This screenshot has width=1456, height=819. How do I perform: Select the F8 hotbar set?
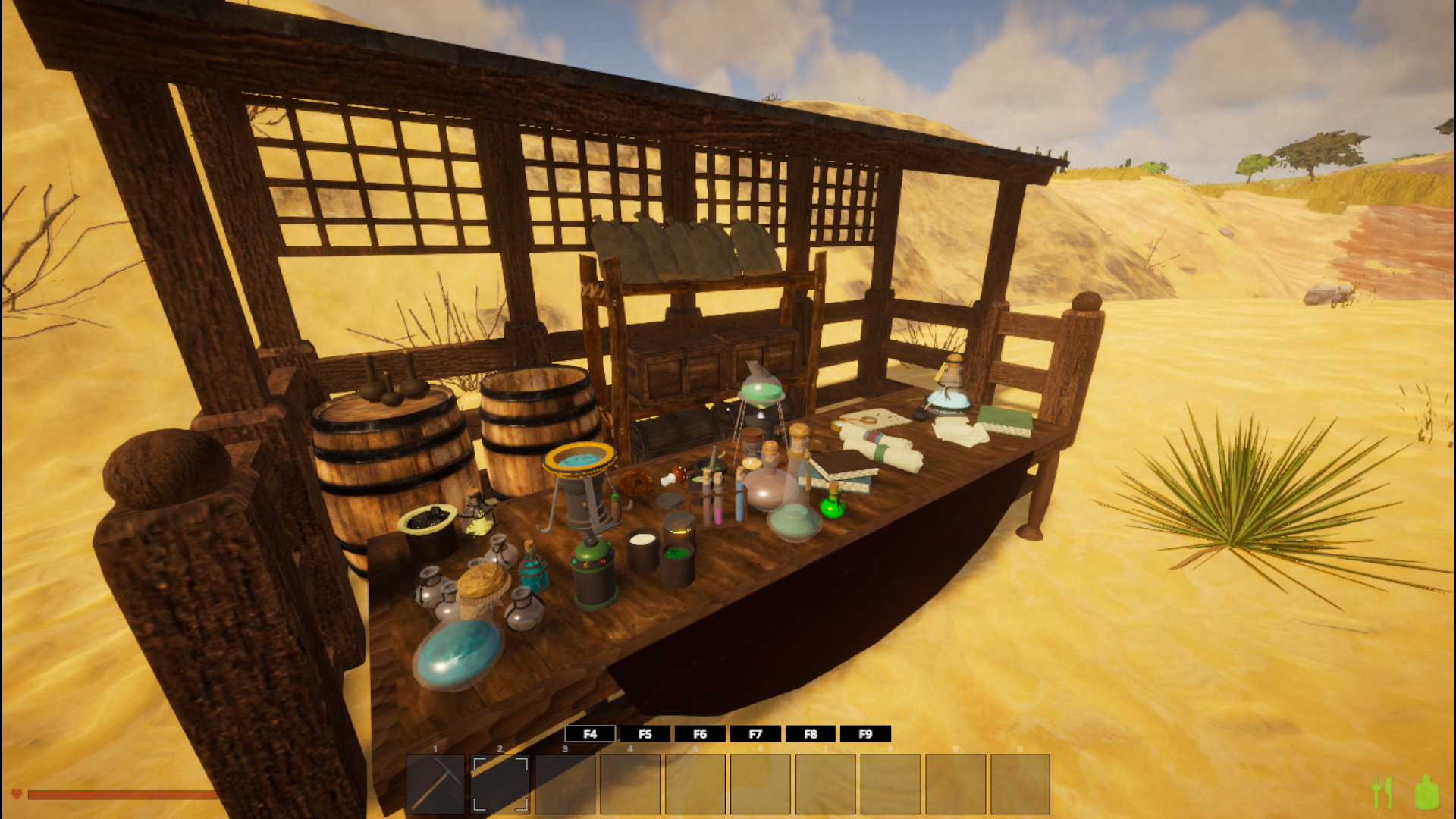pos(811,734)
